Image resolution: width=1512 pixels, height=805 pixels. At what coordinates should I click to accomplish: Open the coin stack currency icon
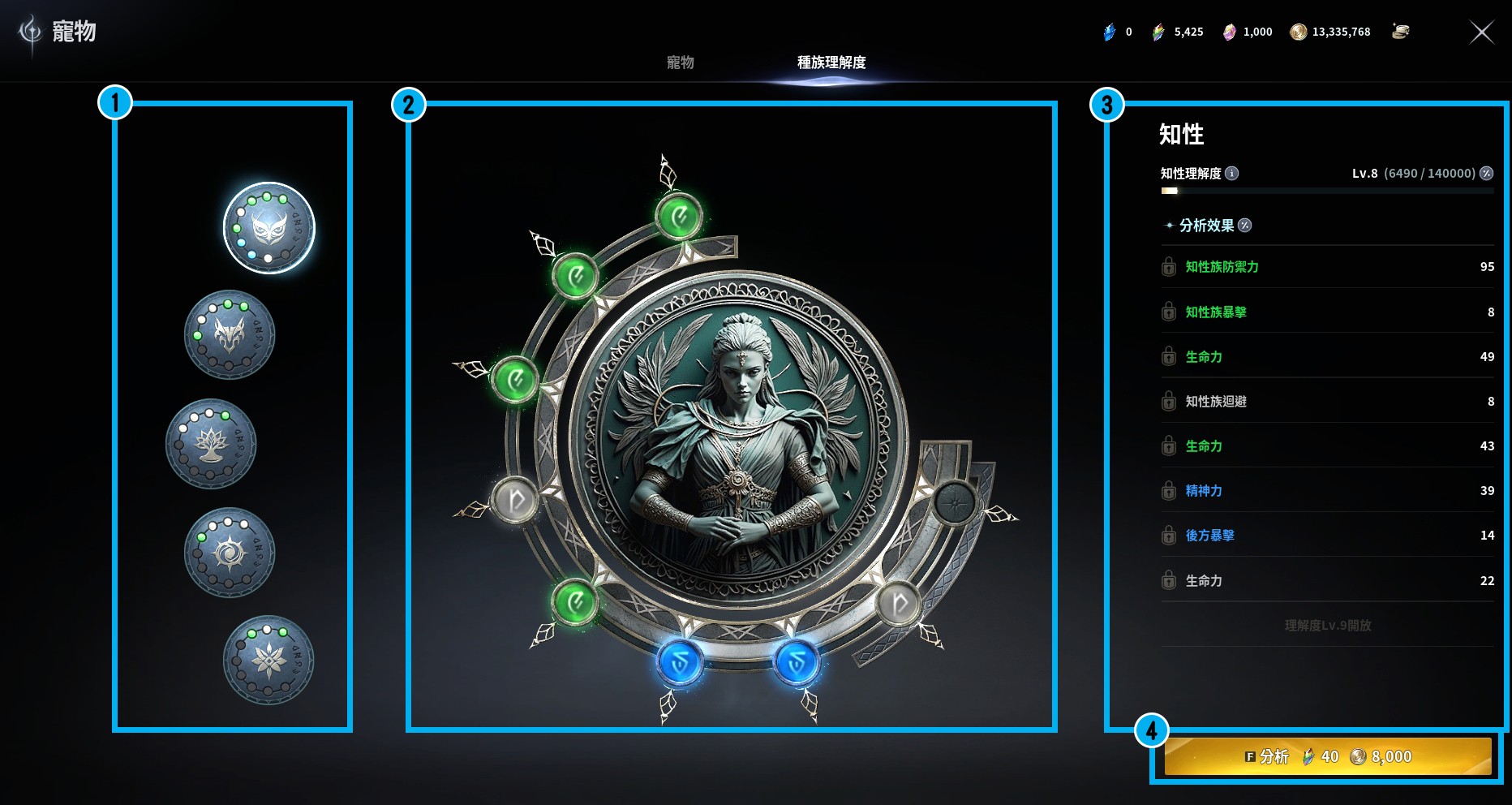click(1400, 32)
